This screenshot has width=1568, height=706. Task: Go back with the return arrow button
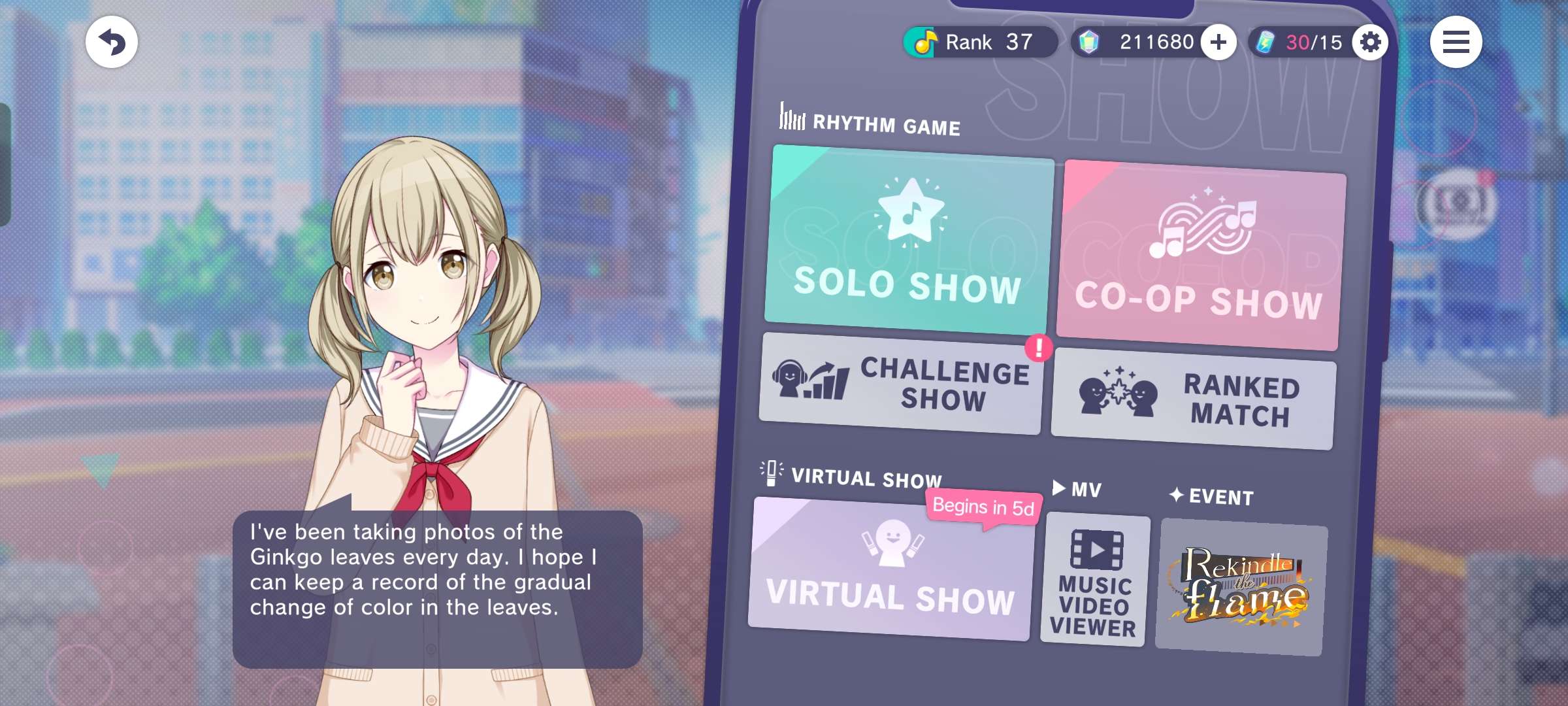click(x=112, y=42)
